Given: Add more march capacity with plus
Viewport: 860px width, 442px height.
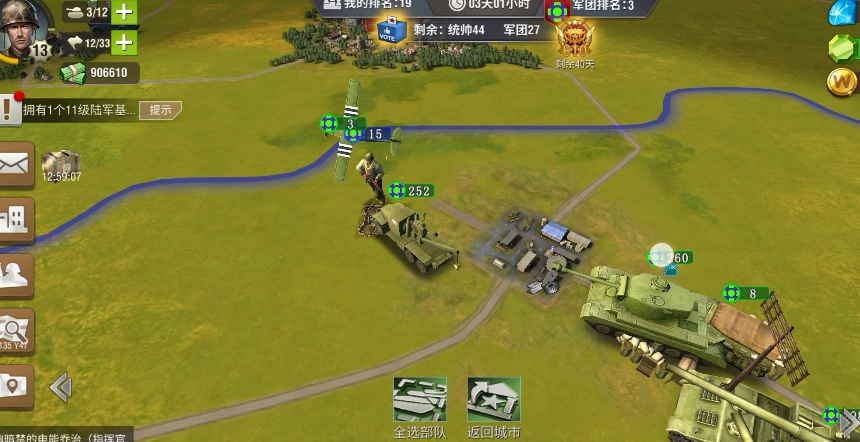Looking at the screenshot, I should coord(123,42).
